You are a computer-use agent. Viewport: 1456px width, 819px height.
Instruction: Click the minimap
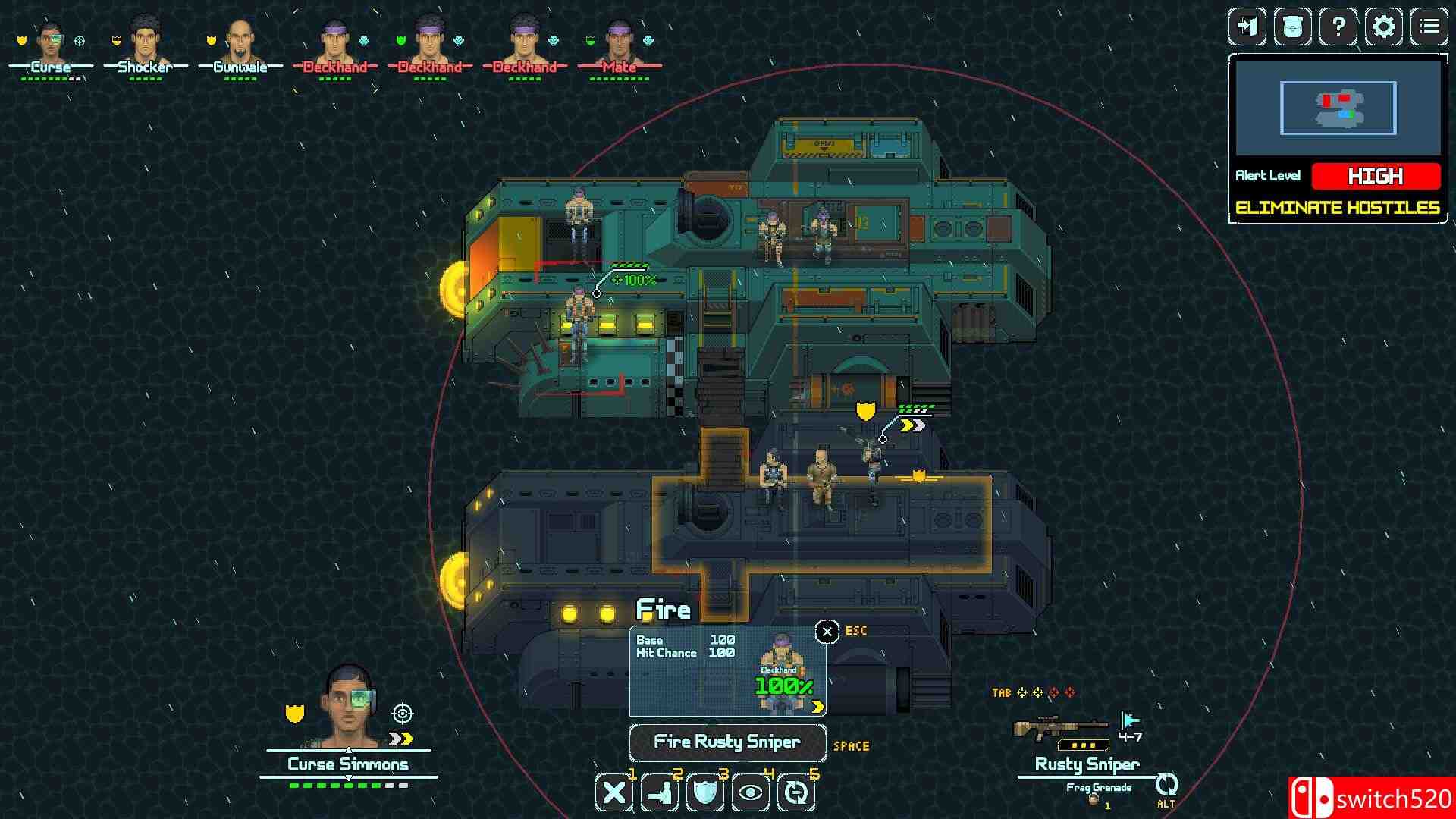pyautogui.click(x=1338, y=108)
